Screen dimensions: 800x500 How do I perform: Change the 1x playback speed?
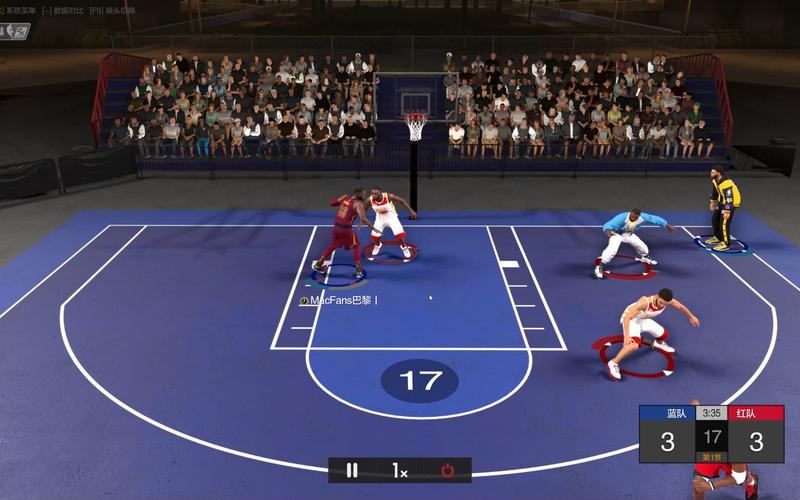(400, 470)
